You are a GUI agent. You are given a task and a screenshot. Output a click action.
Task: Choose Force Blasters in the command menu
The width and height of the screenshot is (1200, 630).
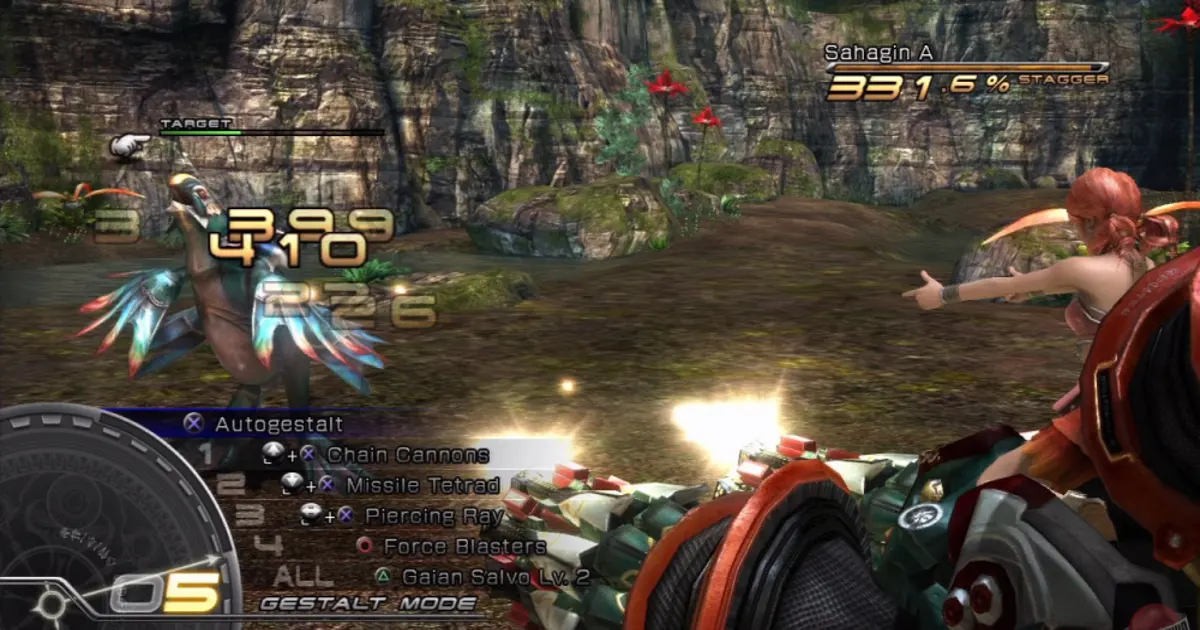click(464, 547)
